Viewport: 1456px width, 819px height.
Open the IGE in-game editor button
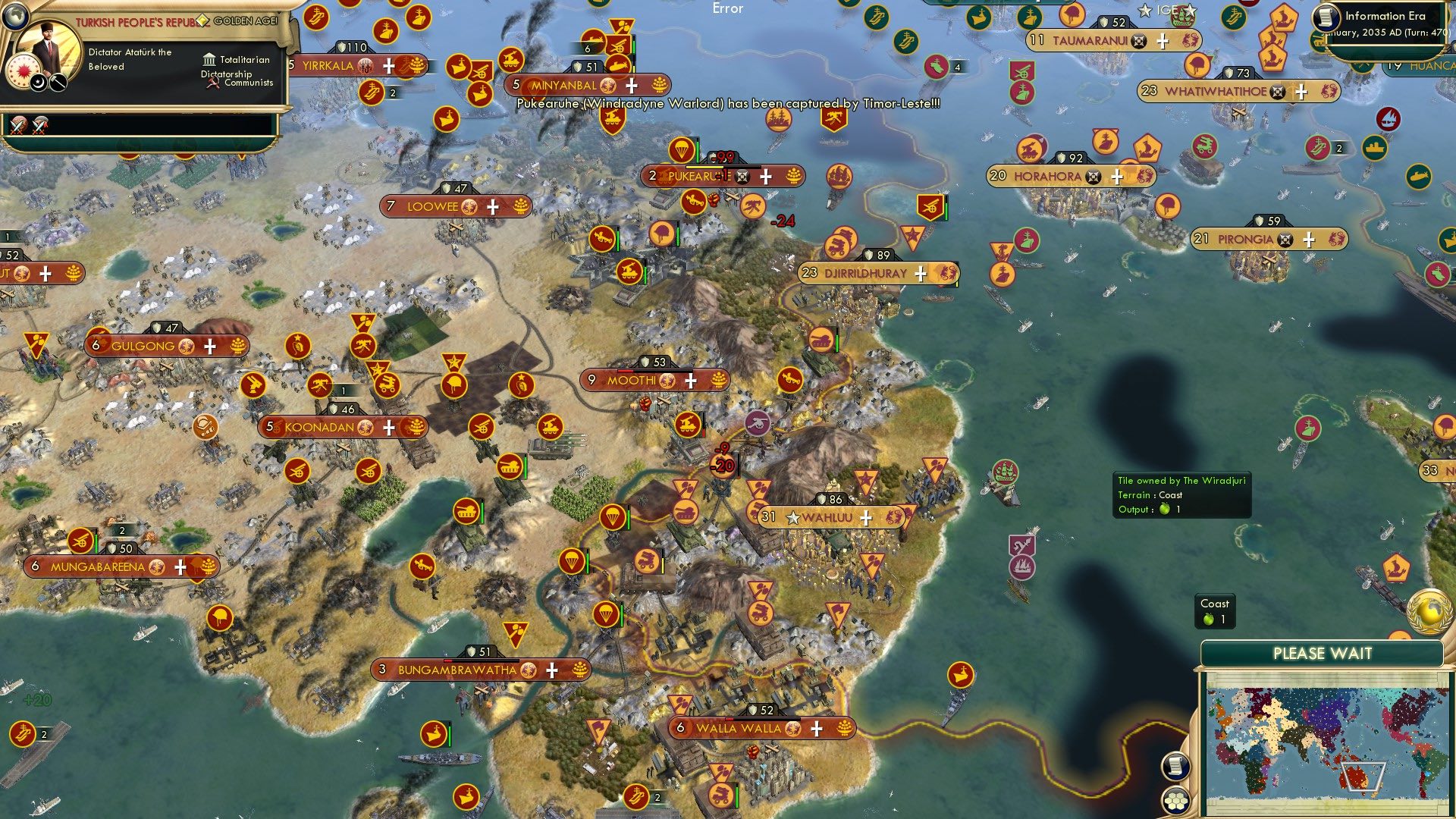coord(1167,11)
